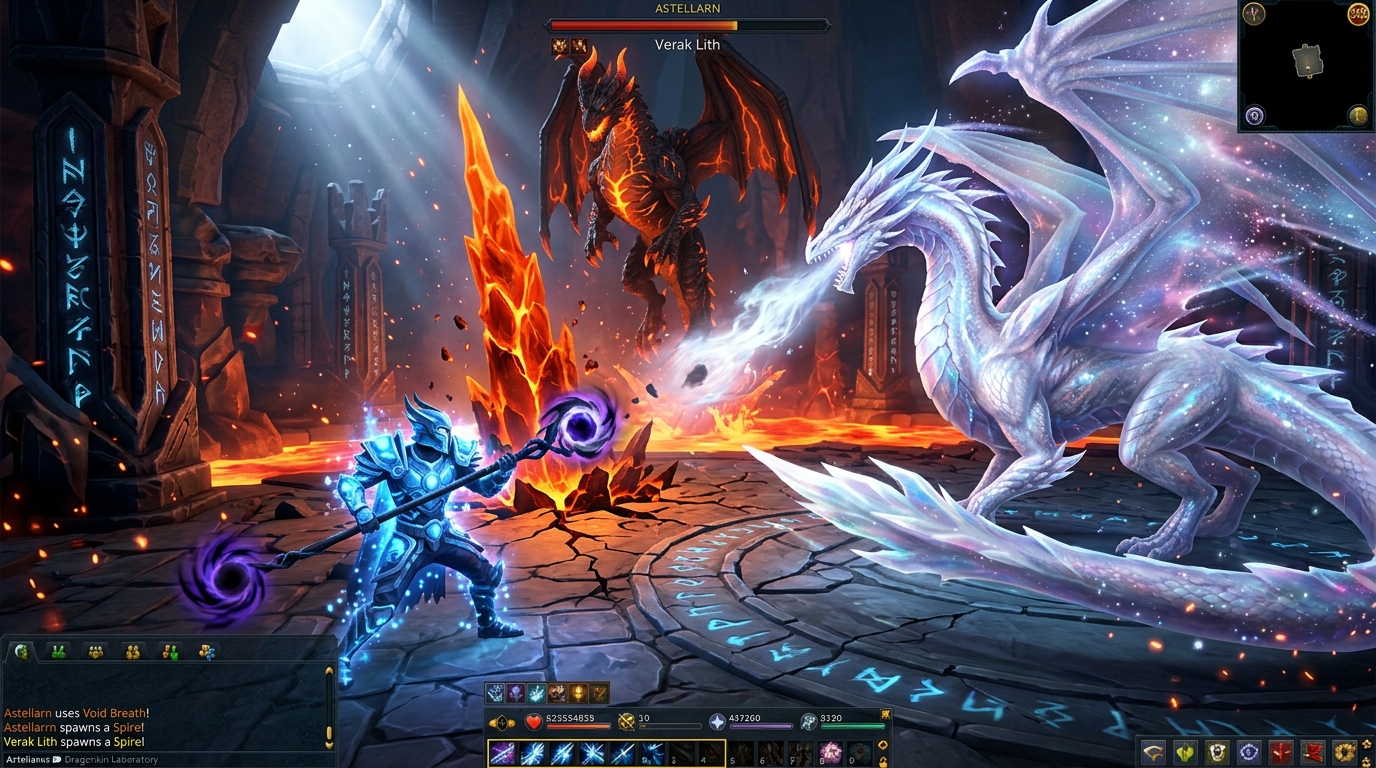Open the blue emblem panel in the bottom-right bar
Viewport: 1376px width, 768px height.
[1247, 752]
